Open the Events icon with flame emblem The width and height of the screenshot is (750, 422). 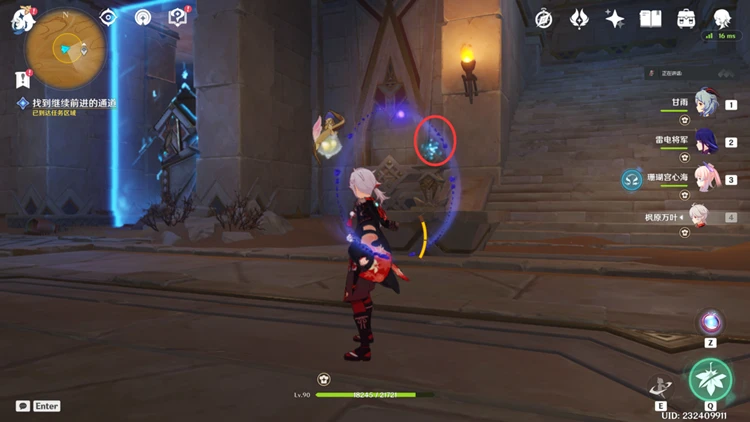coord(579,18)
